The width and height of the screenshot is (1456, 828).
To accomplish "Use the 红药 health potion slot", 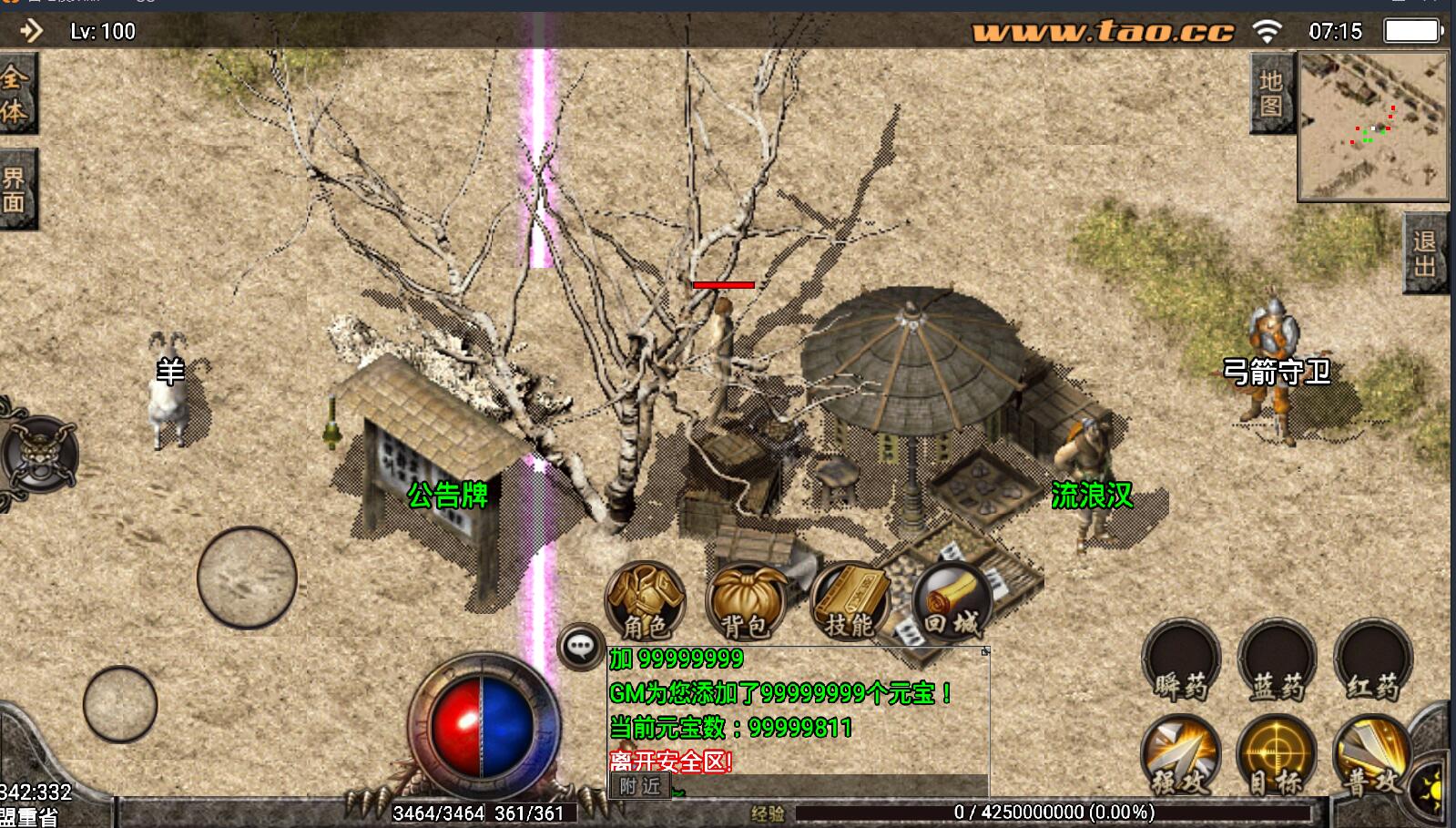I will pos(1373,661).
